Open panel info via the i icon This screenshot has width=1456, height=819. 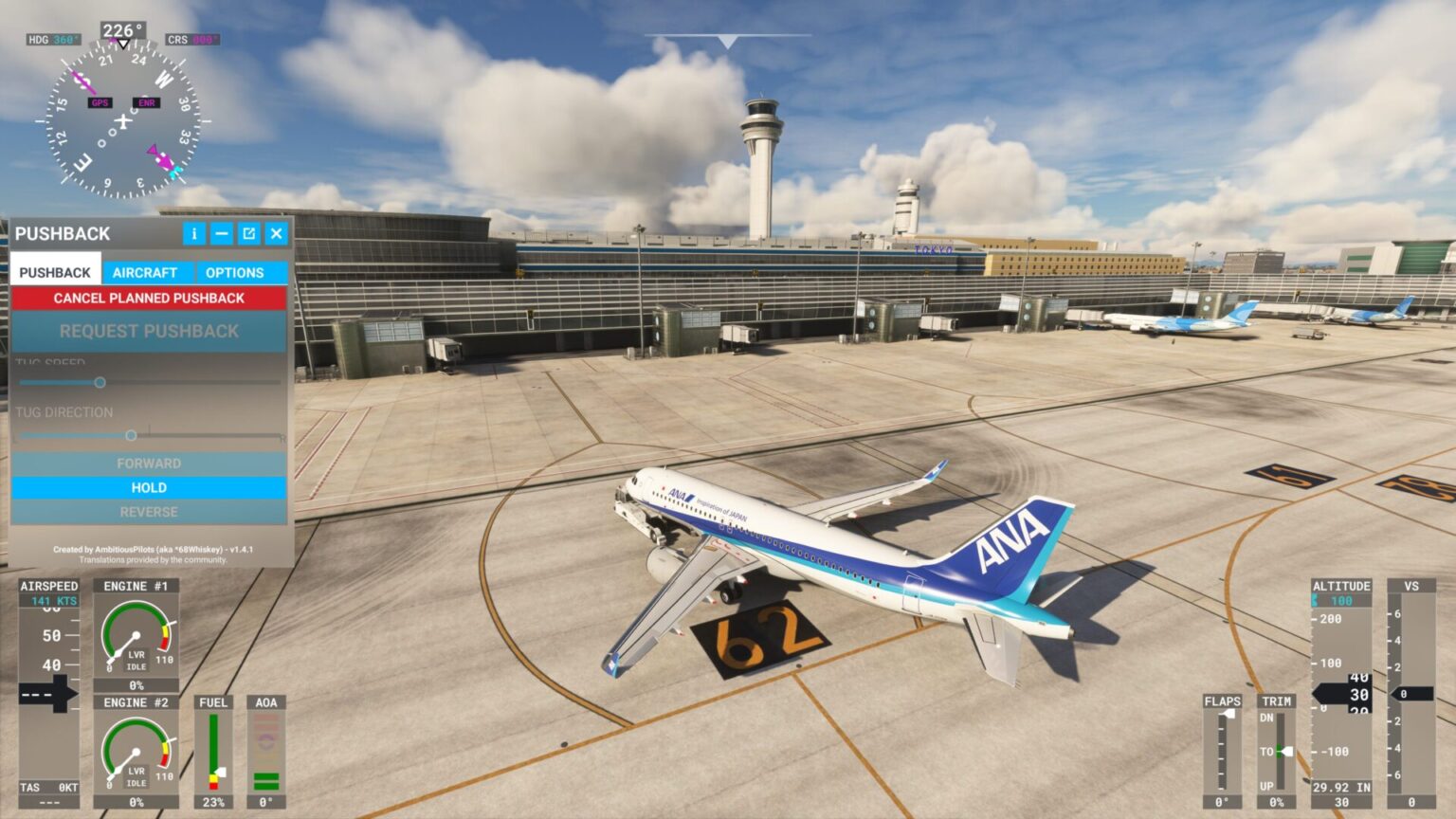[194, 233]
